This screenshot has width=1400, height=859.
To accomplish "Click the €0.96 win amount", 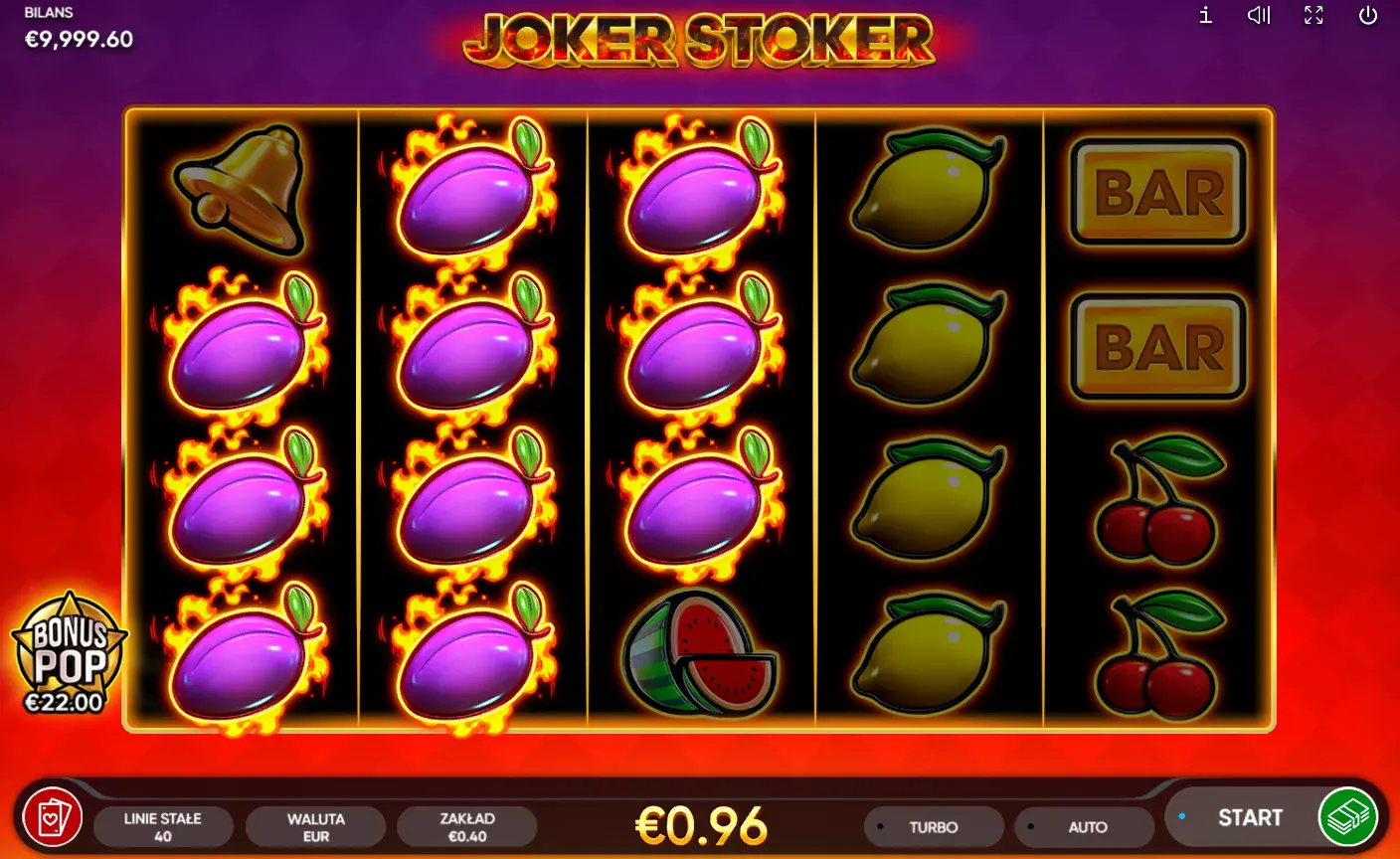I will [x=700, y=825].
